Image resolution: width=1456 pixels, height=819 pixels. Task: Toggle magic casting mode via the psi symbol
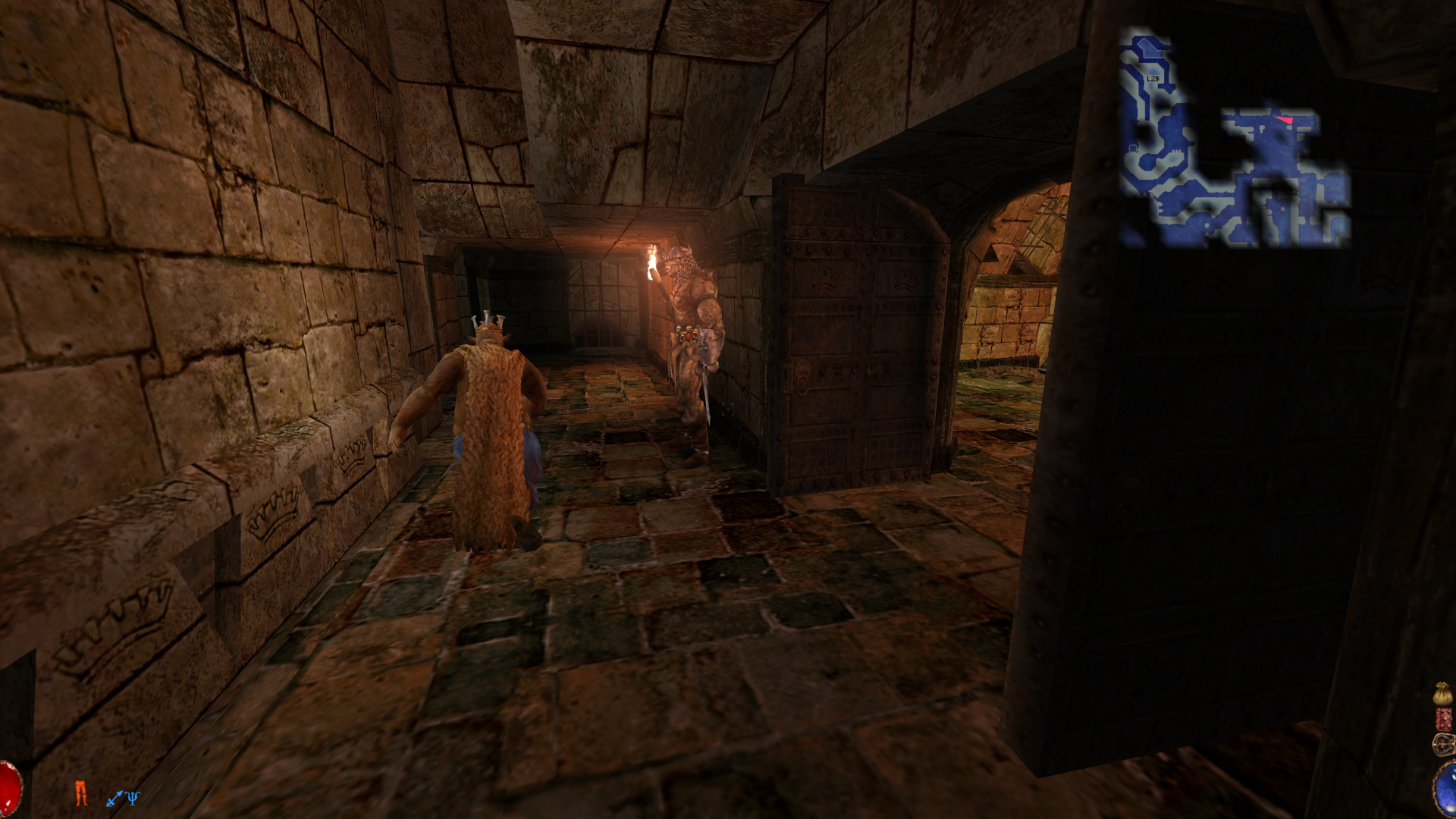(x=133, y=799)
